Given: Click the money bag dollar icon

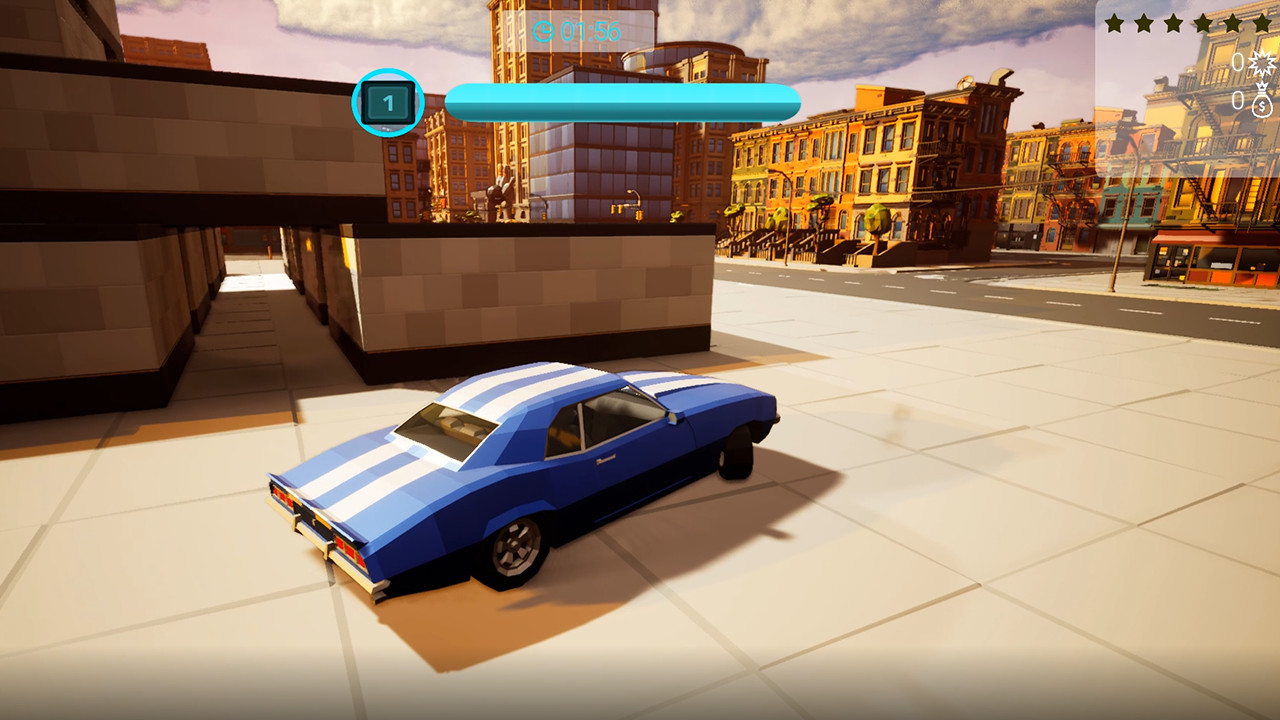Looking at the screenshot, I should (x=1262, y=105).
